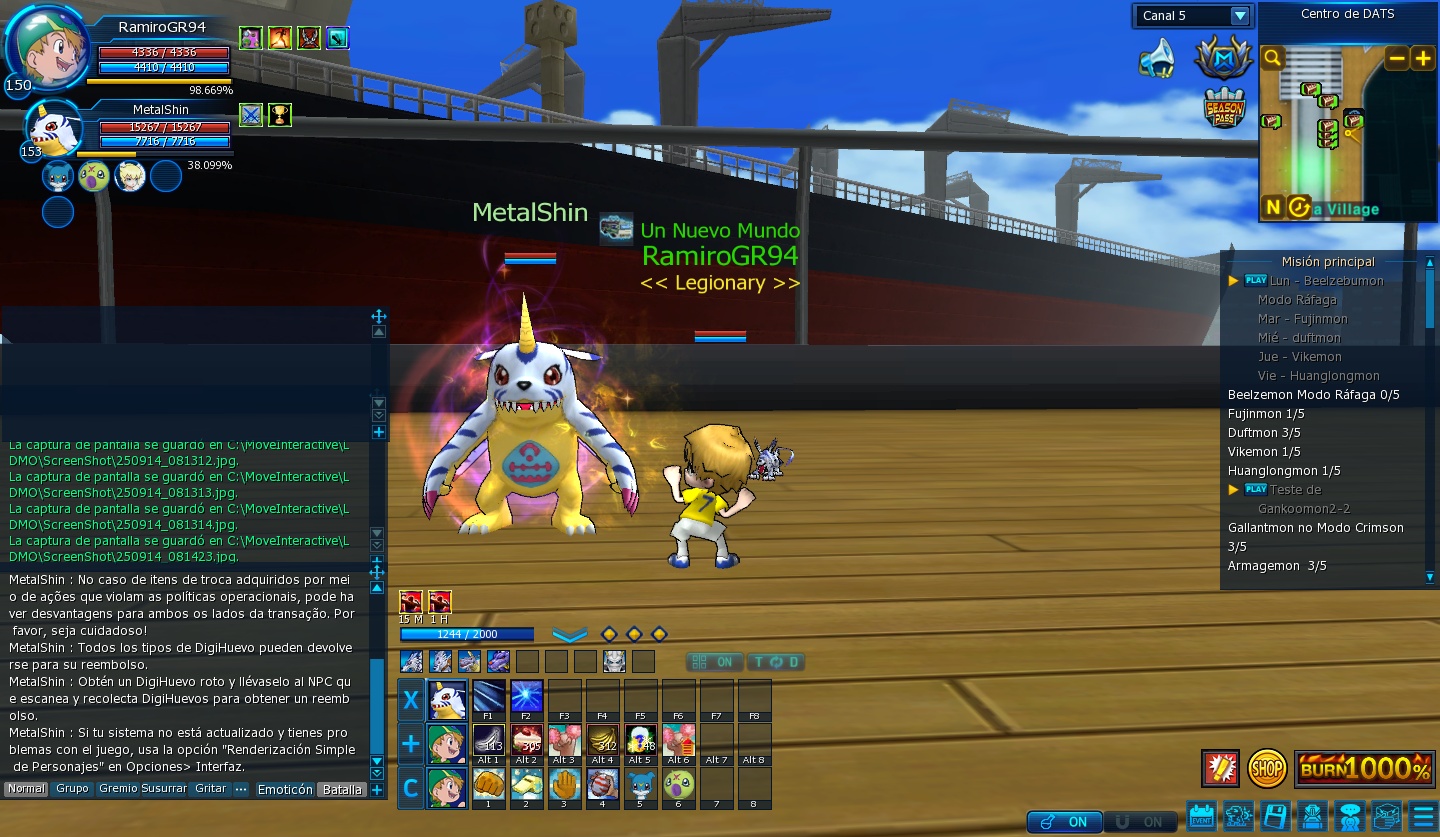Switch to the Grupo chat tab
This screenshot has height=837, width=1440.
tap(72, 789)
